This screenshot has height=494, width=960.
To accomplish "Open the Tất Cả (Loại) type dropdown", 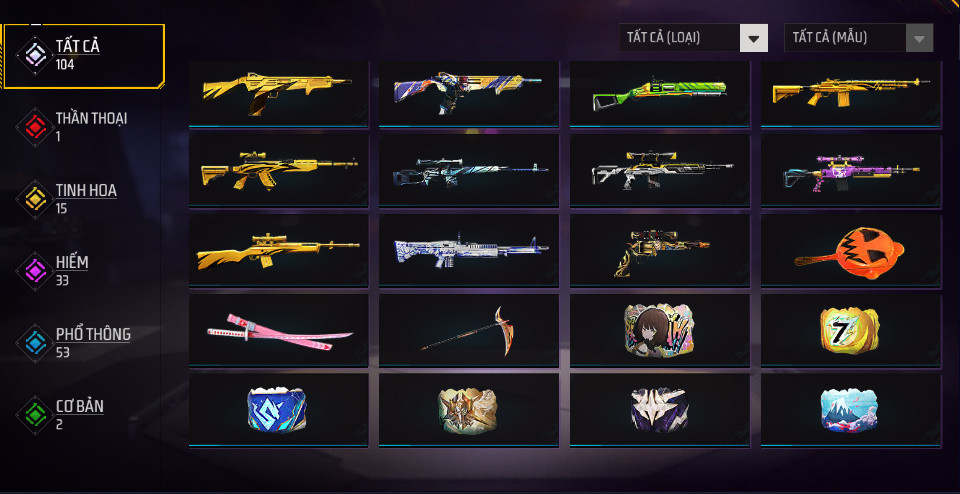I will coord(693,38).
